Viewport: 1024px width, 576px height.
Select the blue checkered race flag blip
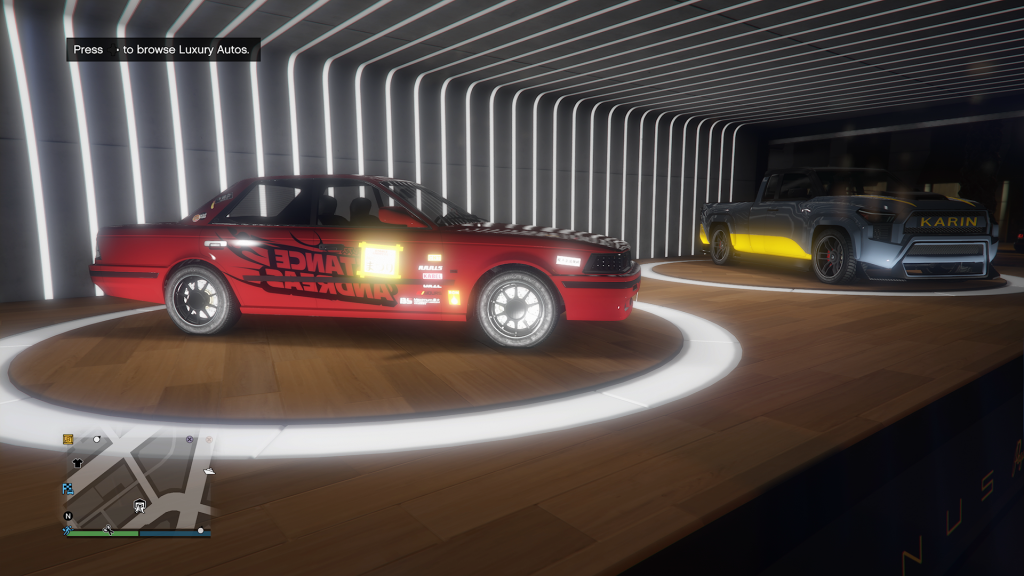68,488
